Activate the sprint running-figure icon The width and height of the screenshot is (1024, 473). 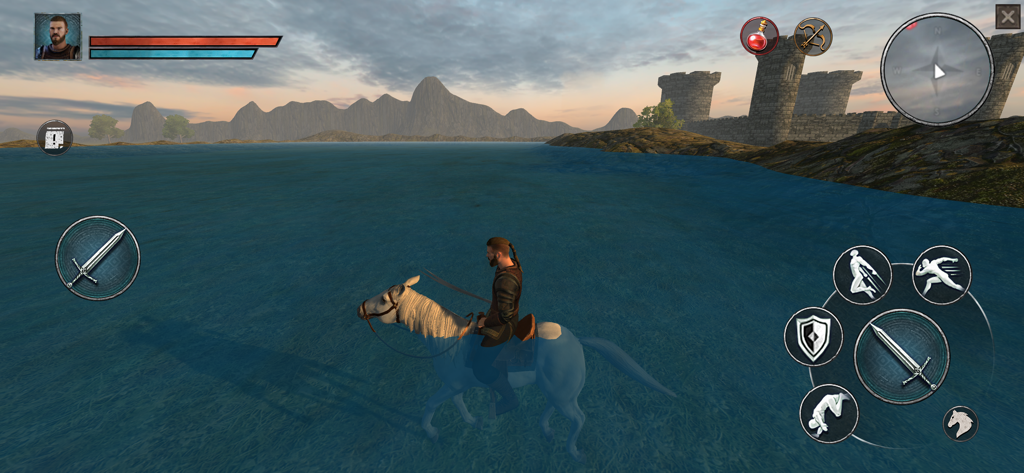click(x=941, y=275)
